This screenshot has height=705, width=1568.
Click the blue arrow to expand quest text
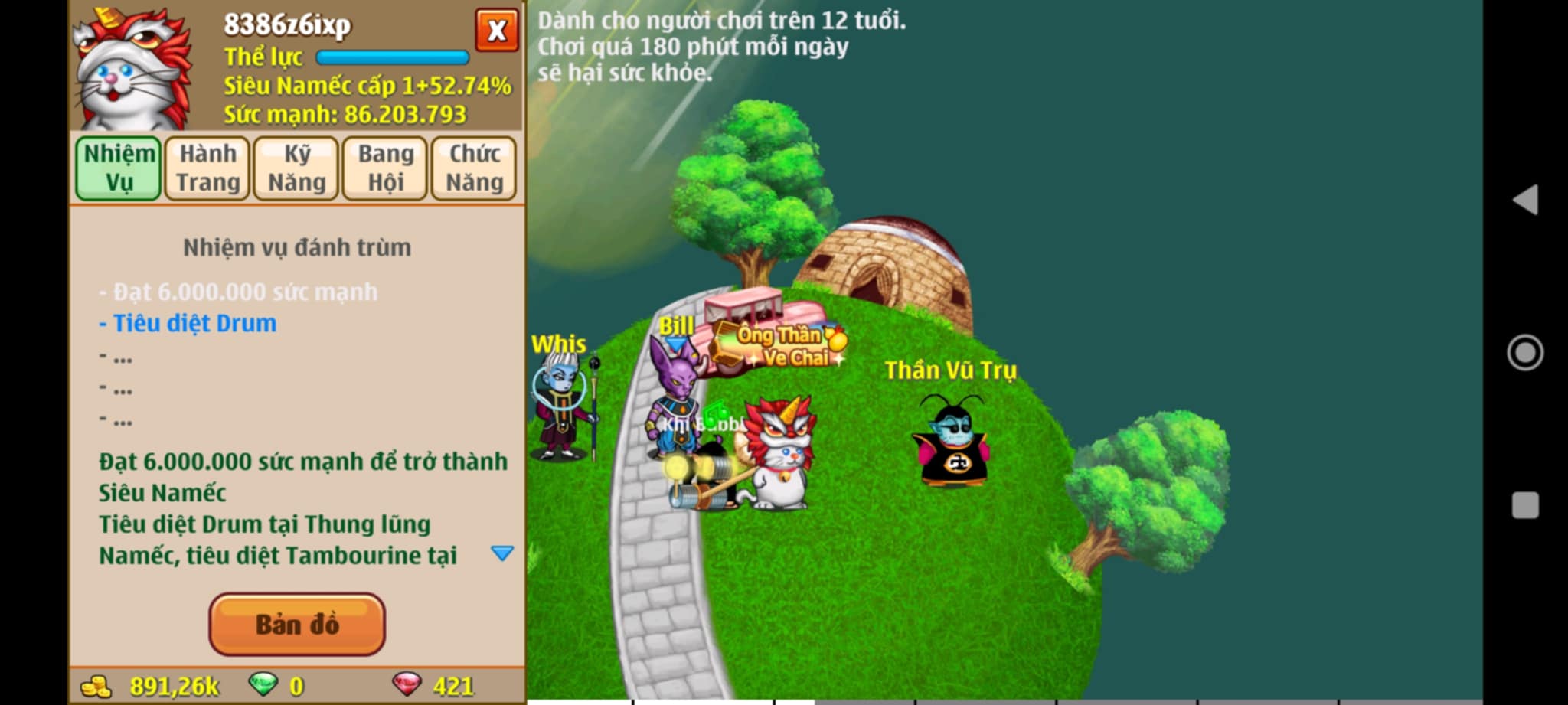click(x=502, y=553)
